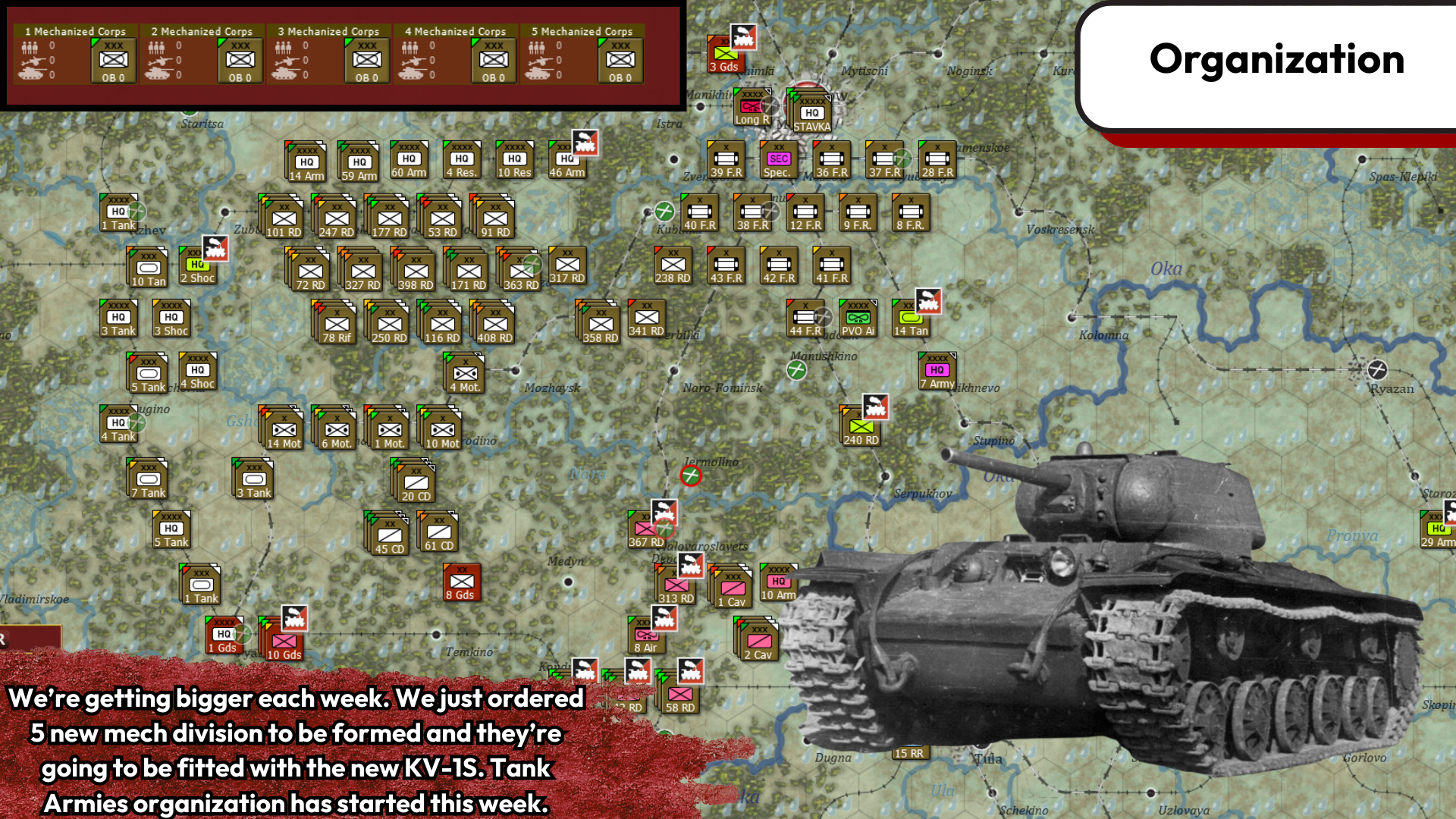This screenshot has height=819, width=1456.
Task: Select the 8 Air base unit counter
Action: point(645,637)
